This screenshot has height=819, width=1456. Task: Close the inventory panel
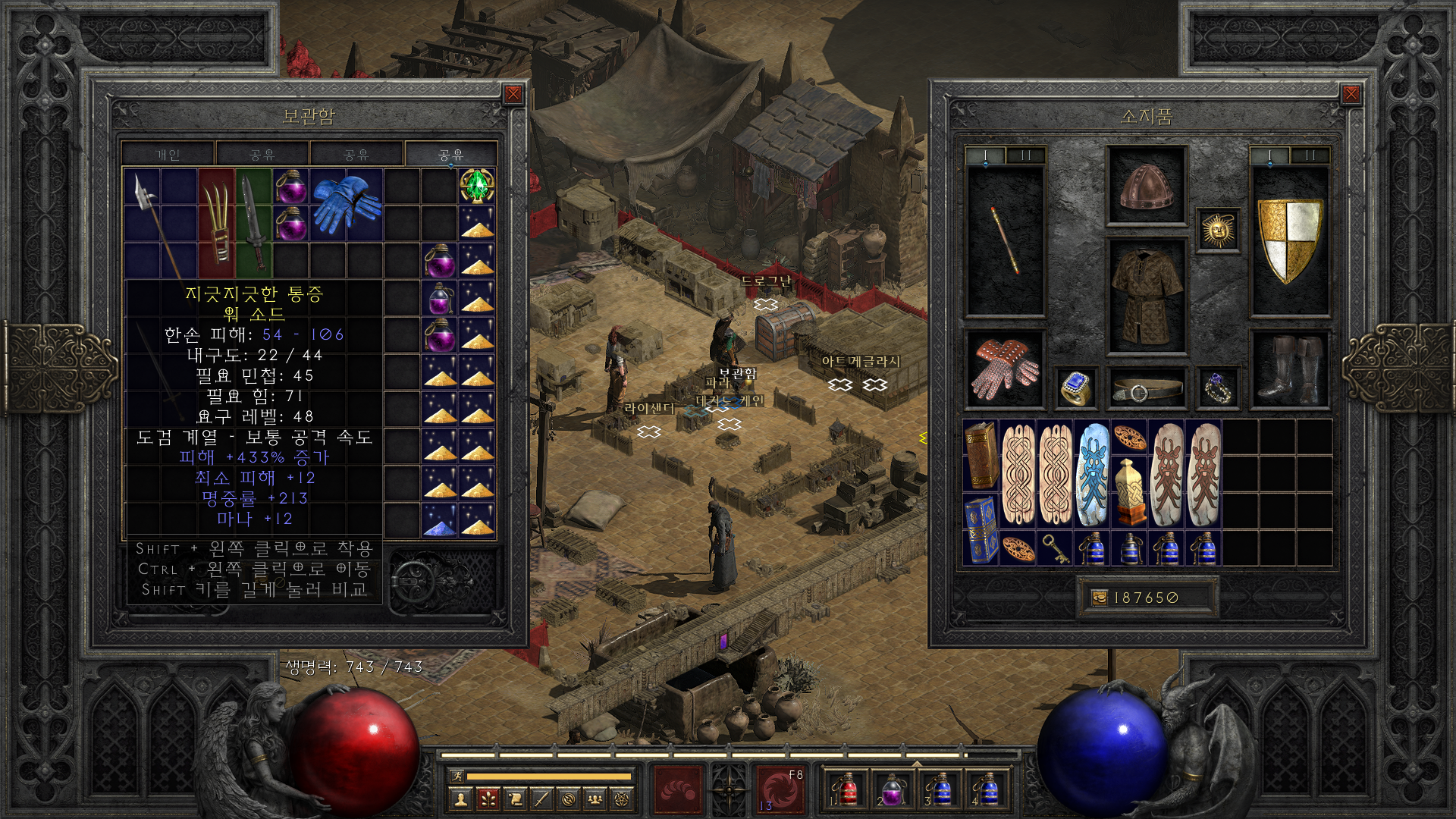point(1351,94)
